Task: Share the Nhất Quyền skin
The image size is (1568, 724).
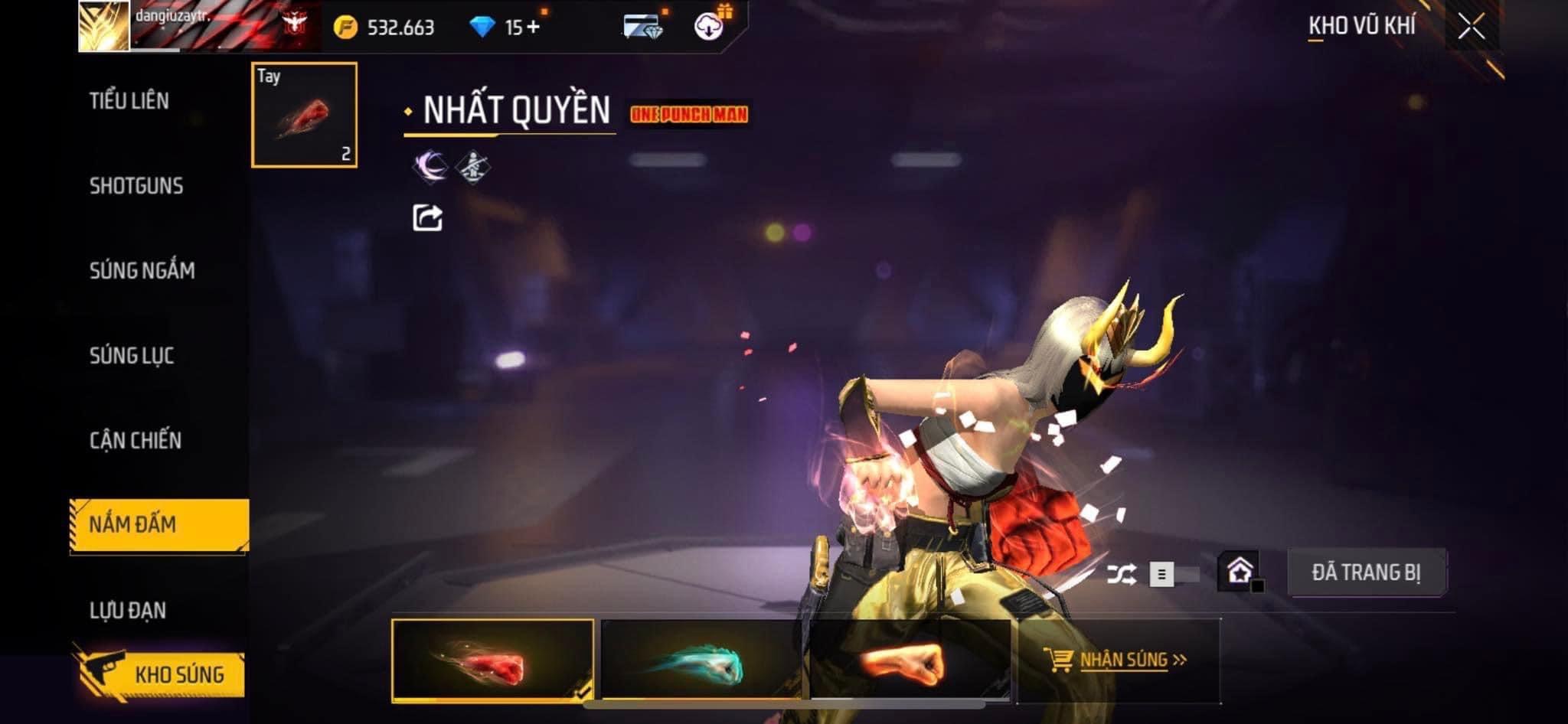Action: coord(427,218)
